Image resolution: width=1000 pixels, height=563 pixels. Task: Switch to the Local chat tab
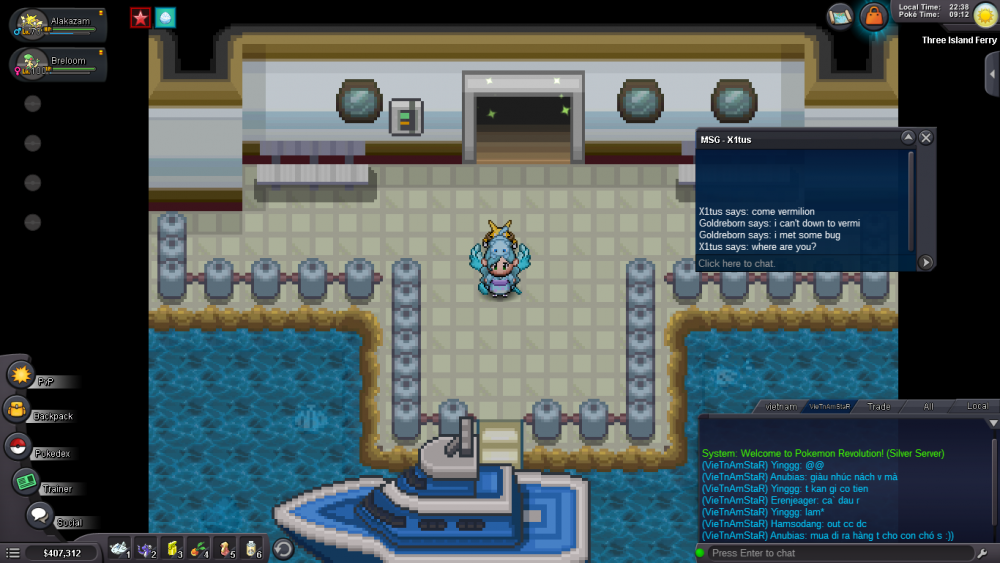(x=975, y=407)
